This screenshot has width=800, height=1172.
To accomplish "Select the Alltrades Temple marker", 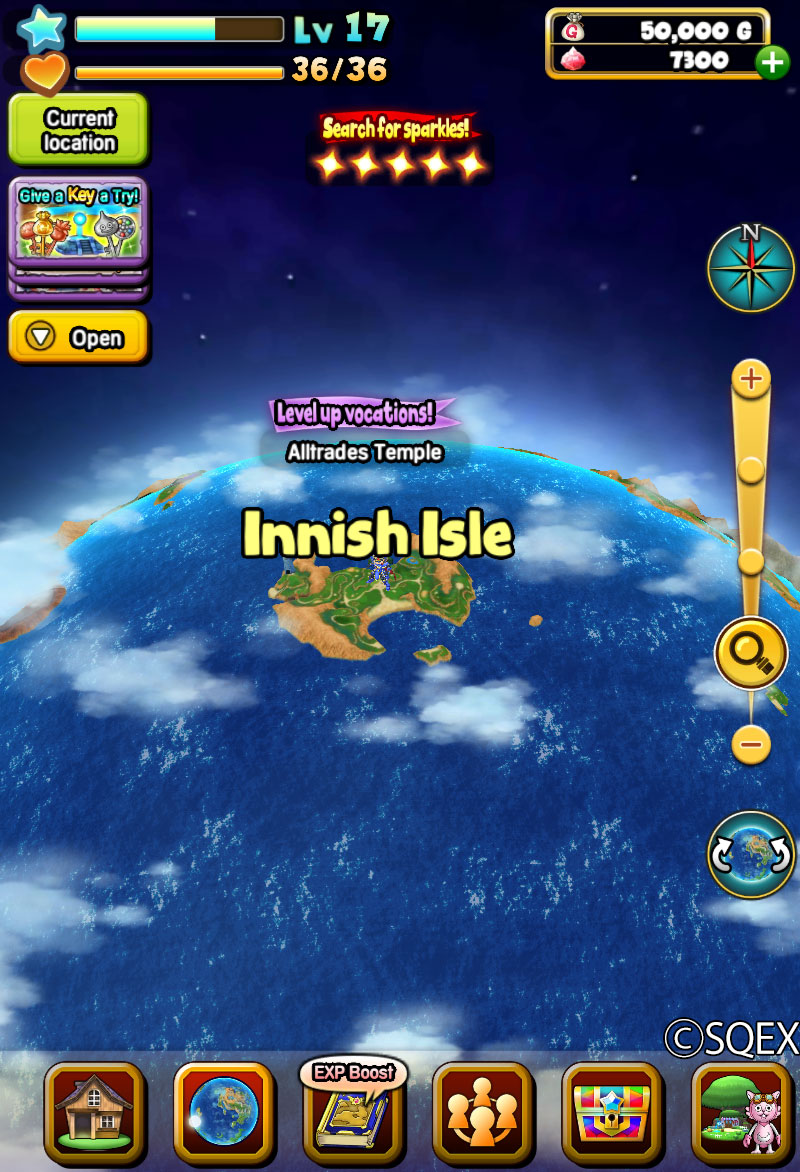I will coord(364,452).
